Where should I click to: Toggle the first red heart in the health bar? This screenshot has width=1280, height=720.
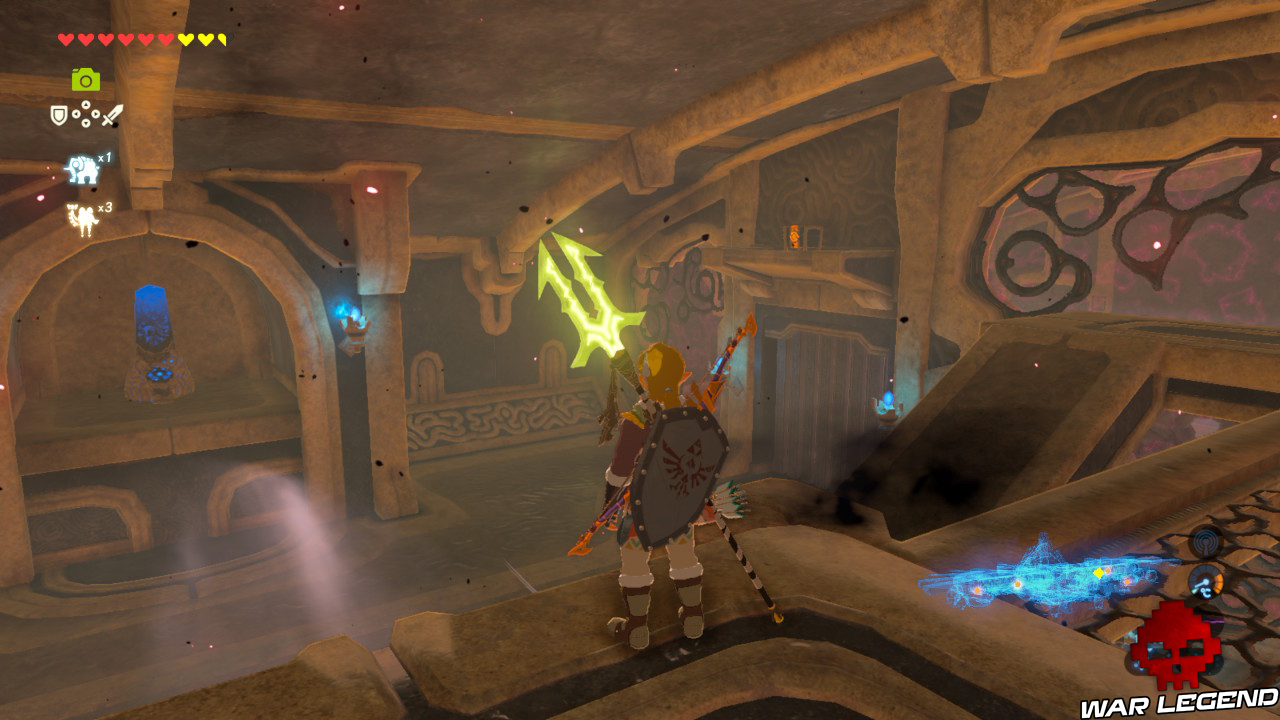64,38
